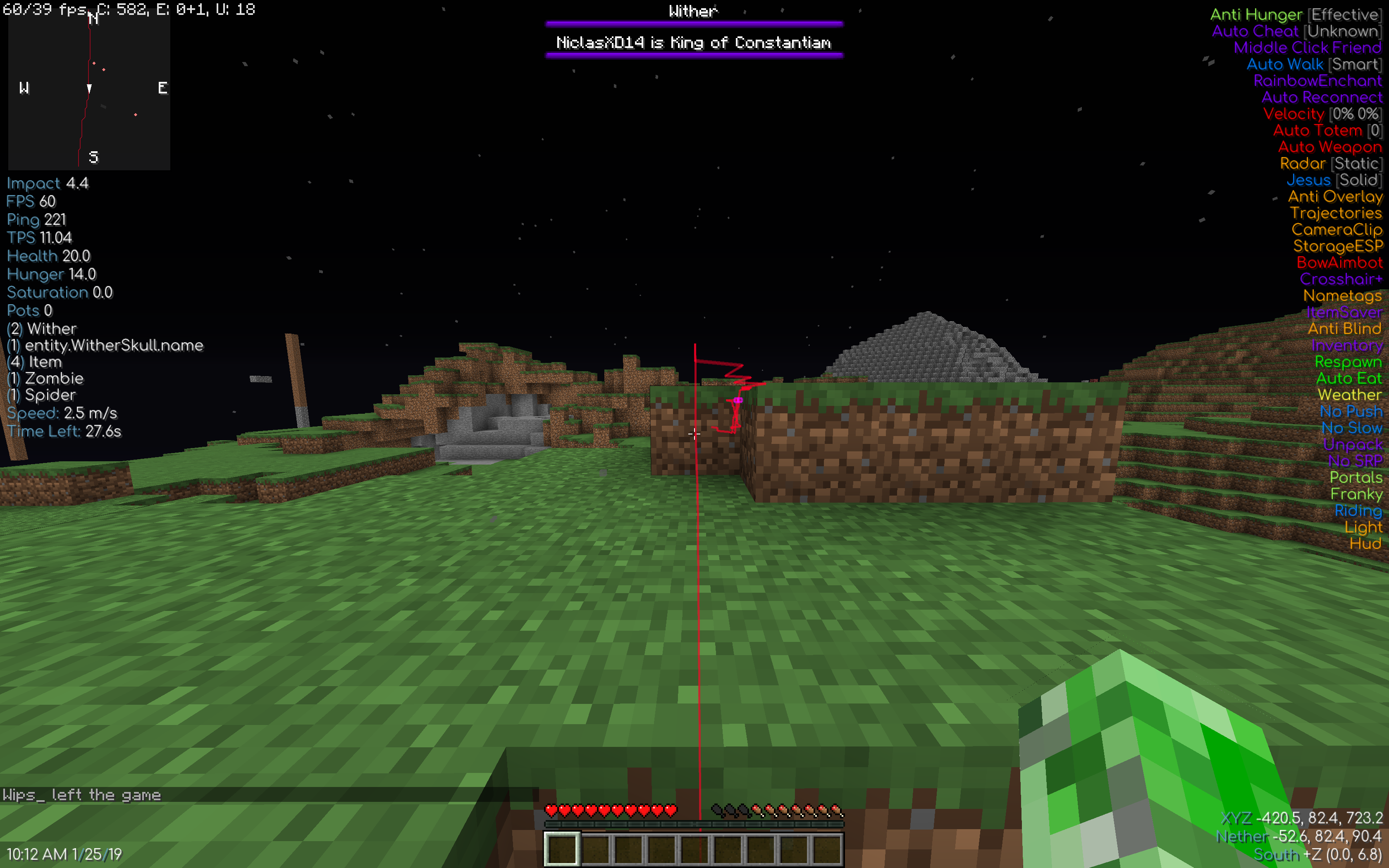The height and width of the screenshot is (868, 1389).
Task: Toggle the BowAimbot module
Action: point(1340,262)
